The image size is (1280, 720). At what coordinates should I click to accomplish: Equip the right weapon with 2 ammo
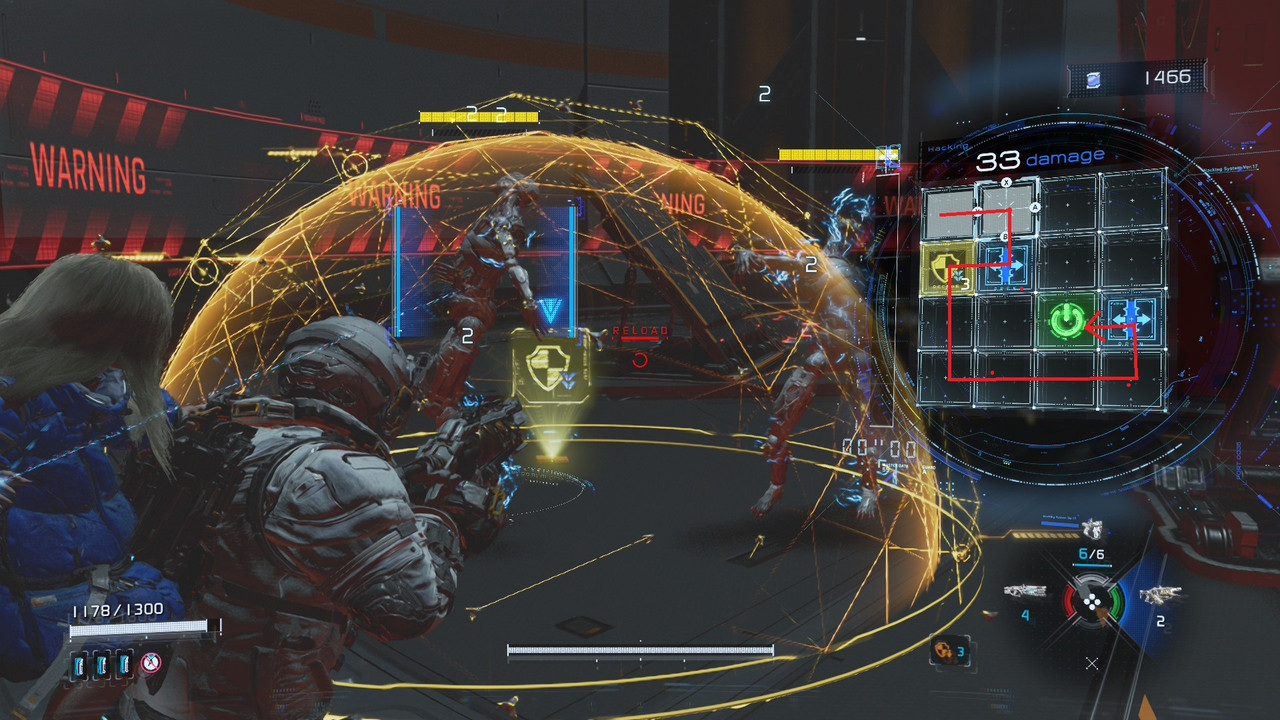point(1160,596)
